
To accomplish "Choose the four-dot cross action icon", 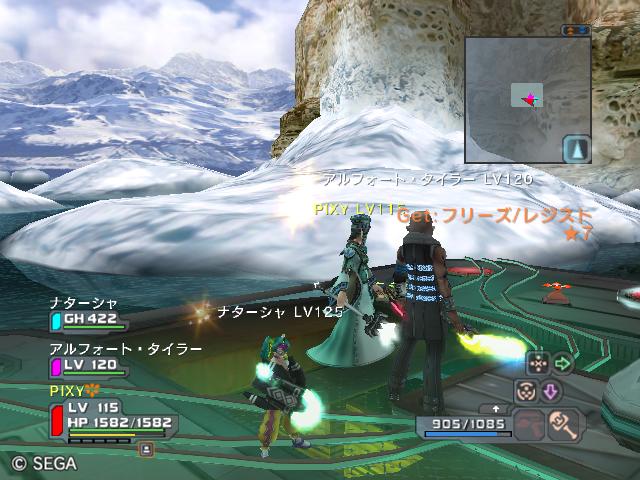I will tap(538, 363).
